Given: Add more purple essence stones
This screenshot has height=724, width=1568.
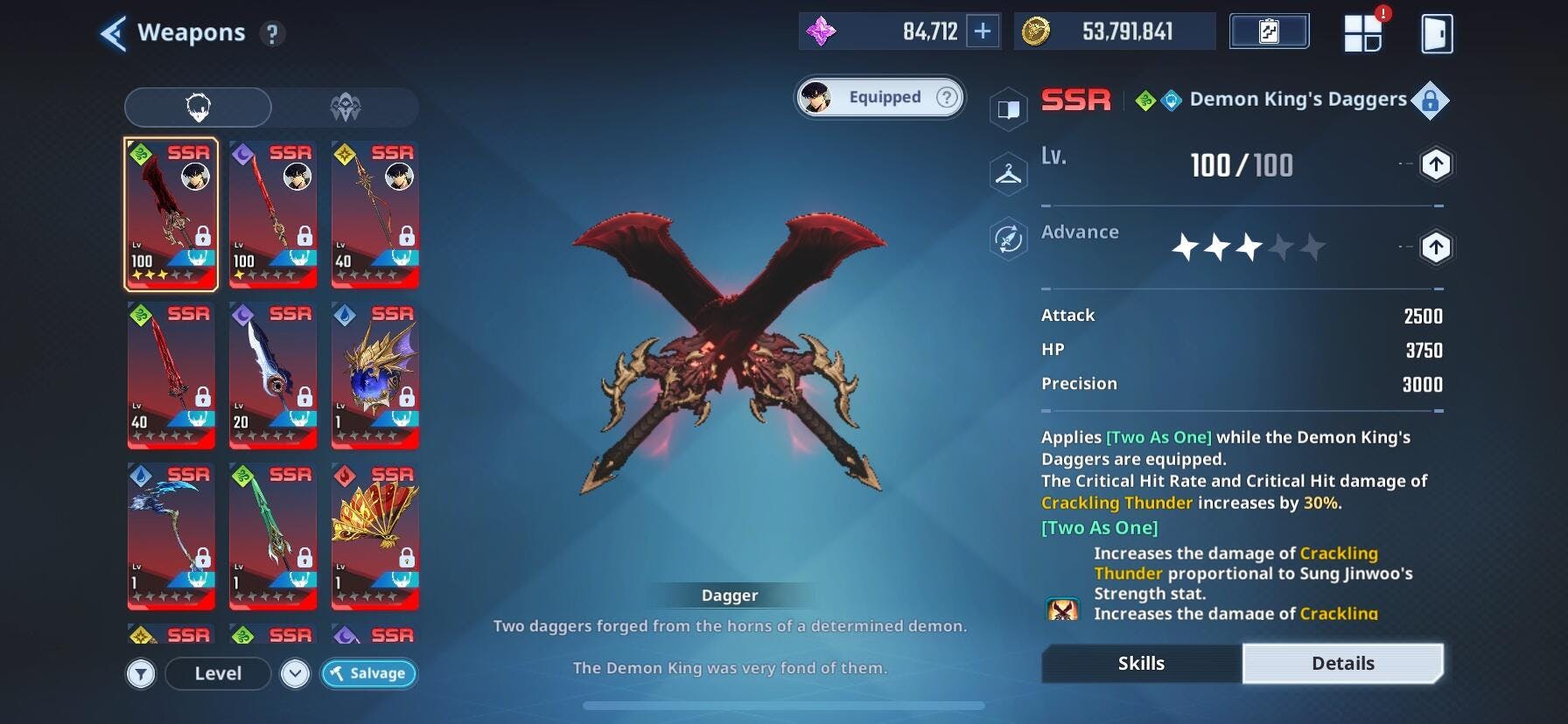Looking at the screenshot, I should pos(983,31).
